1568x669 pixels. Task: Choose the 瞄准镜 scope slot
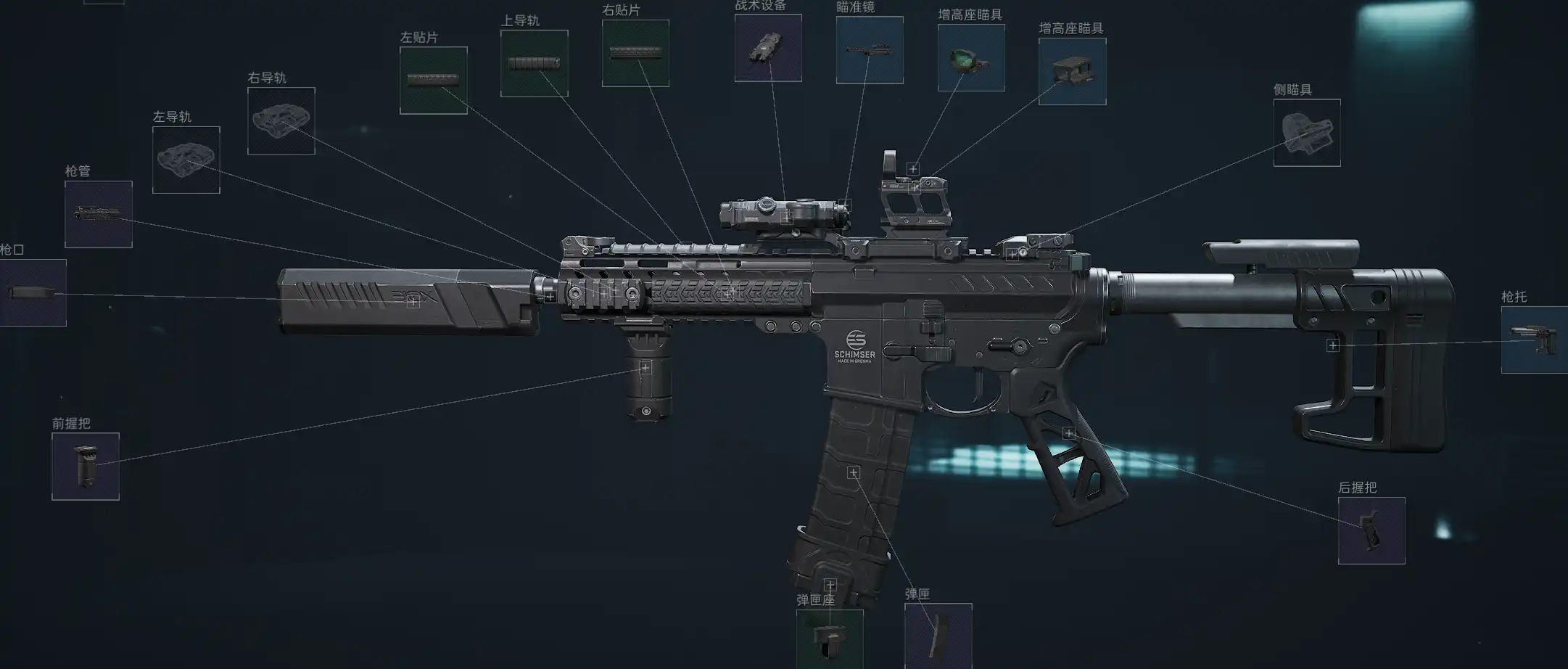tap(870, 50)
